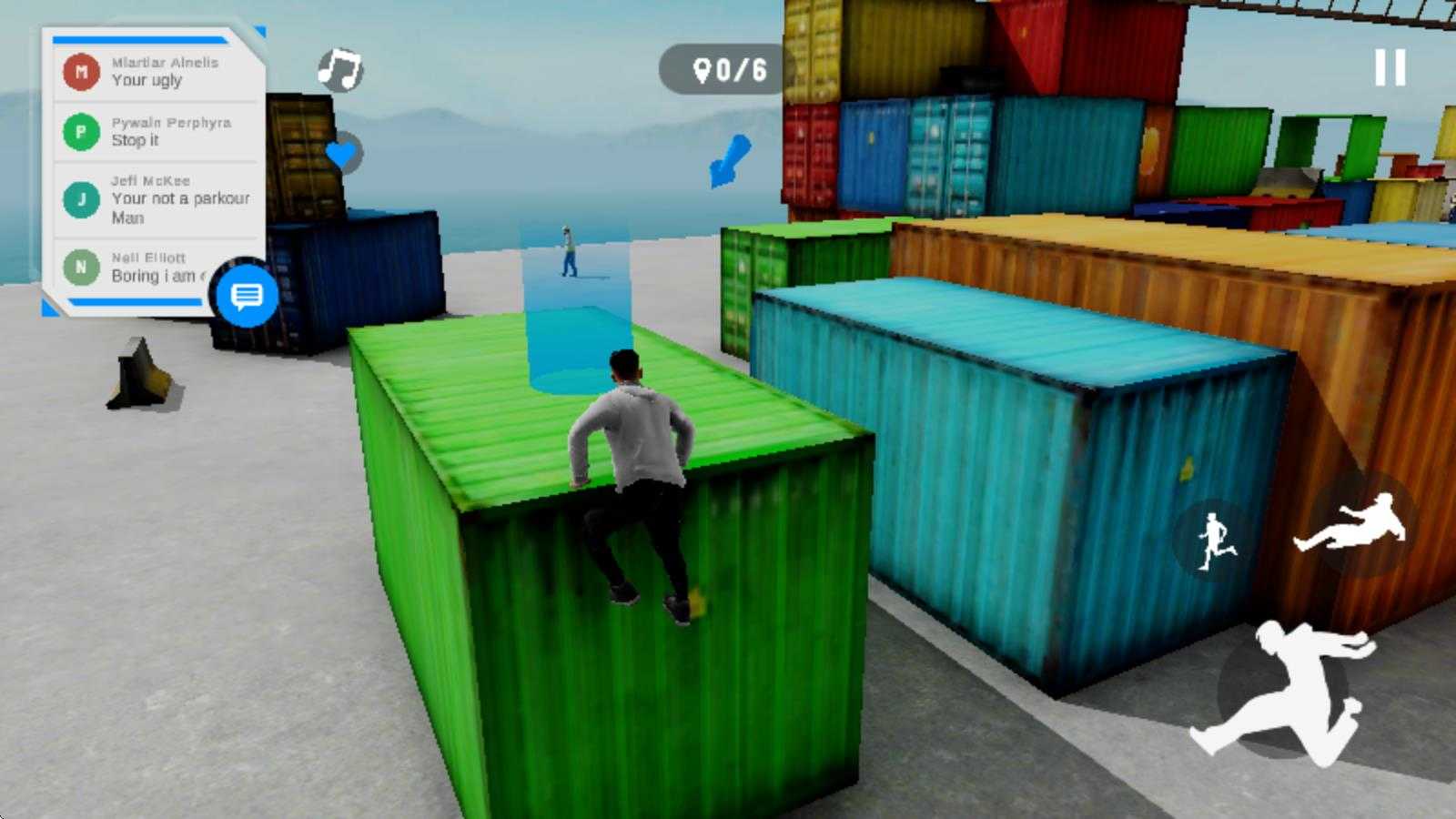Activate the slide action button

1354,525
